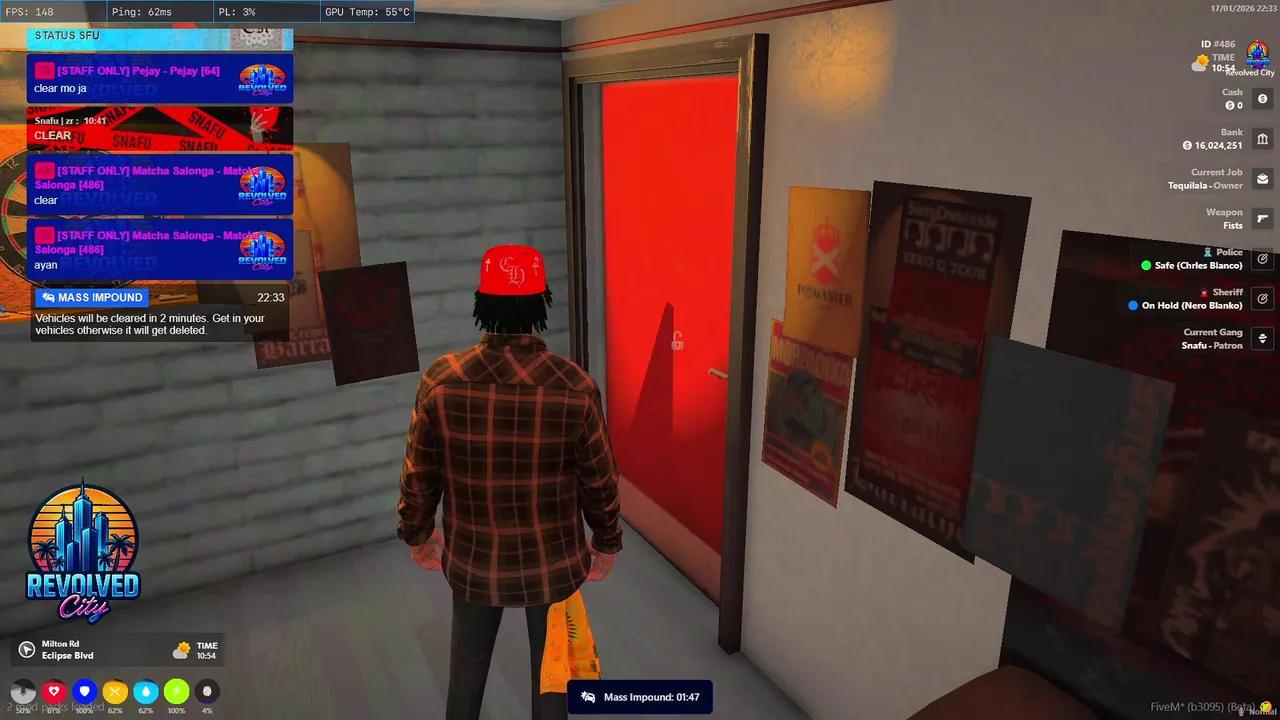The image size is (1280, 720).
Task: Expand the STATUS SFU header bar
Action: click(x=160, y=35)
